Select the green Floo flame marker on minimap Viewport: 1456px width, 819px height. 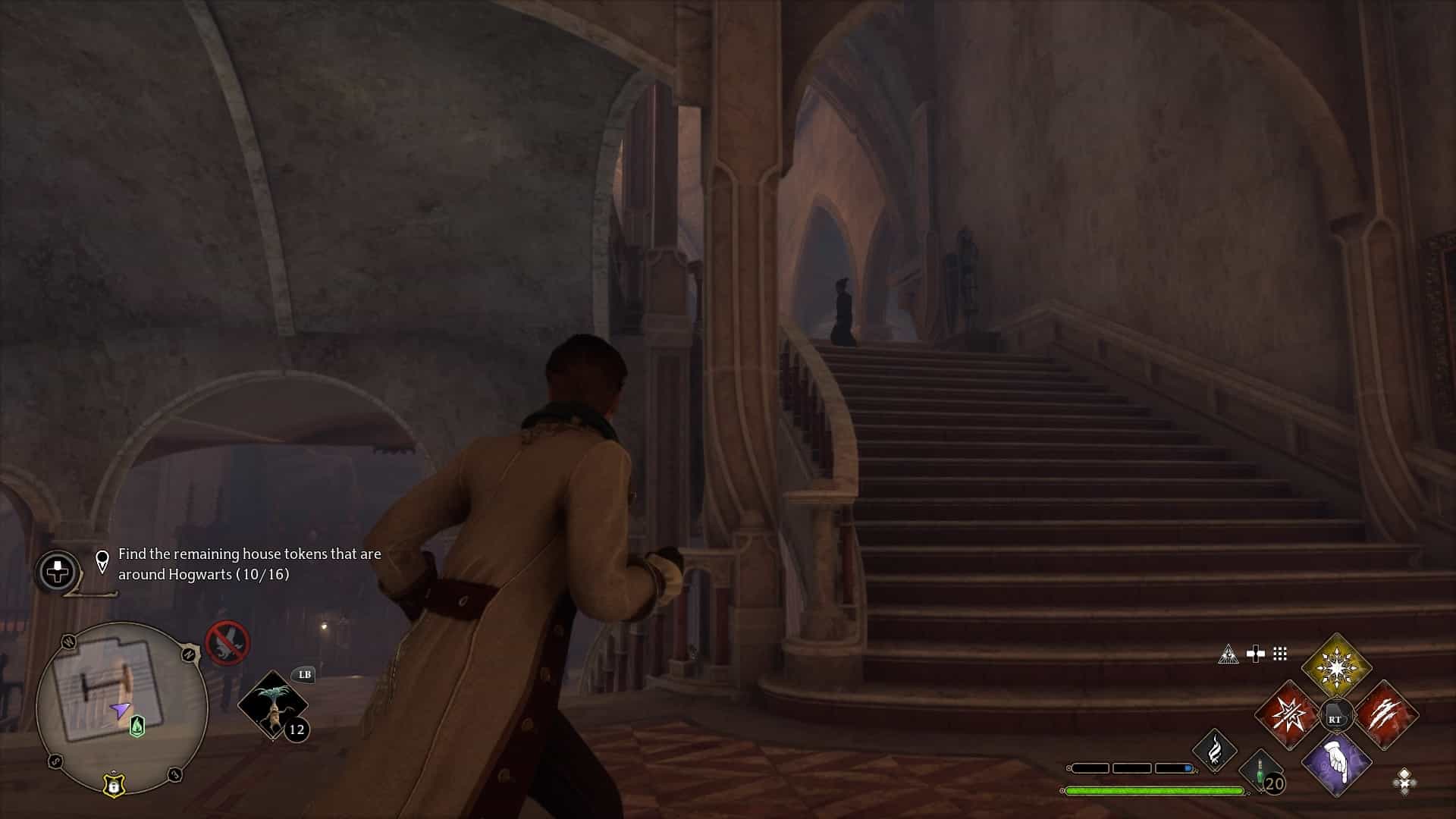coord(137,726)
